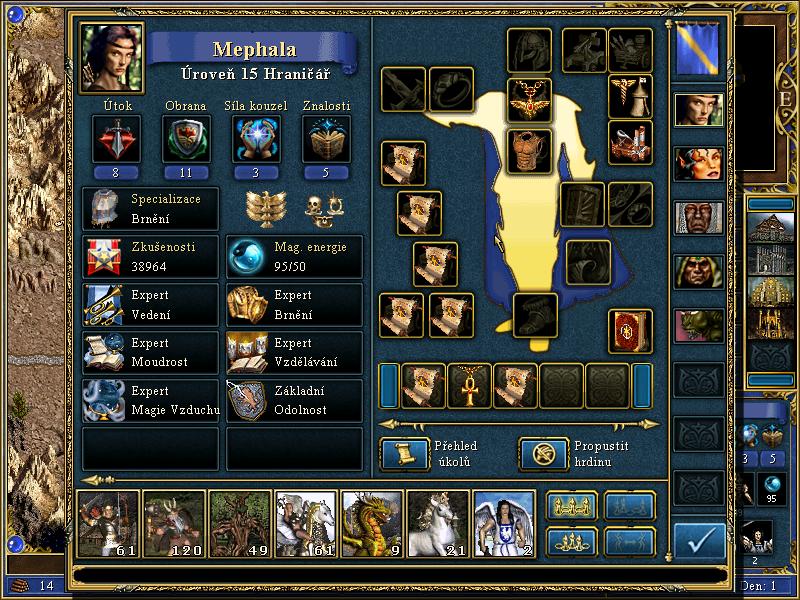This screenshot has height=600, width=800.
Task: Click Mephala's large portrait
Action: click(112, 57)
